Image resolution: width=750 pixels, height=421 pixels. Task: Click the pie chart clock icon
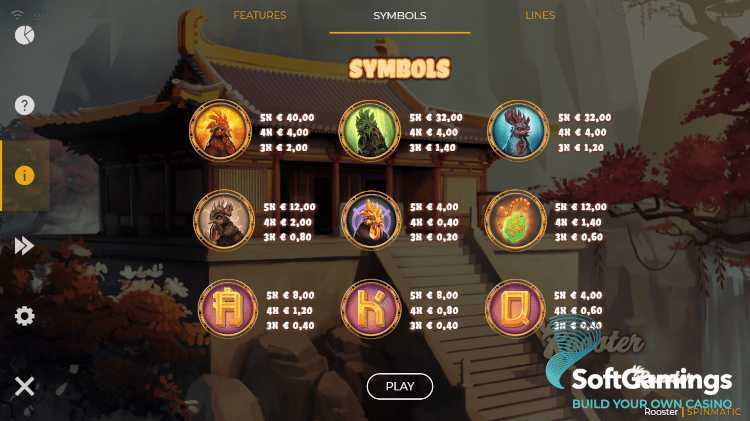(x=25, y=35)
